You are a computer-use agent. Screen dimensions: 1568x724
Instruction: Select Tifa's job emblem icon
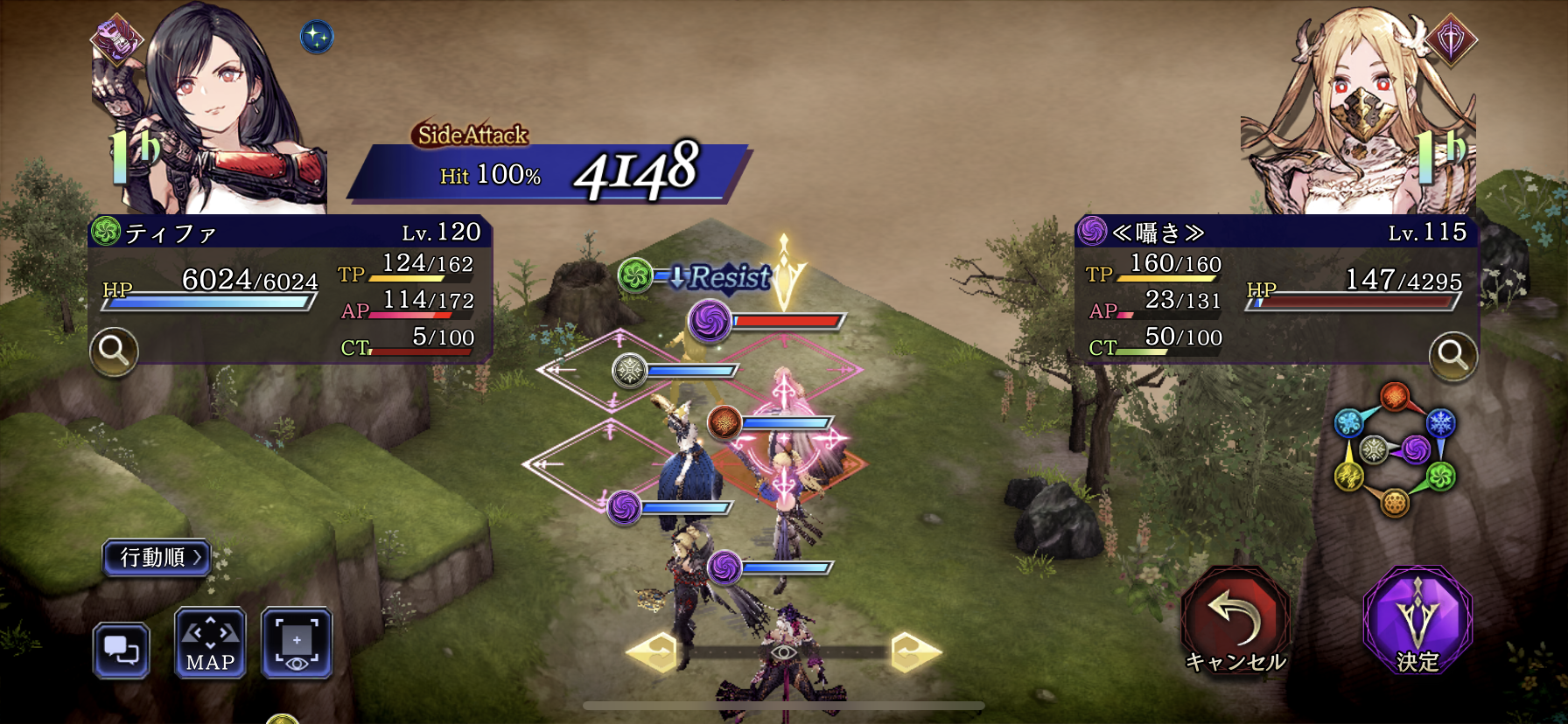115,39
